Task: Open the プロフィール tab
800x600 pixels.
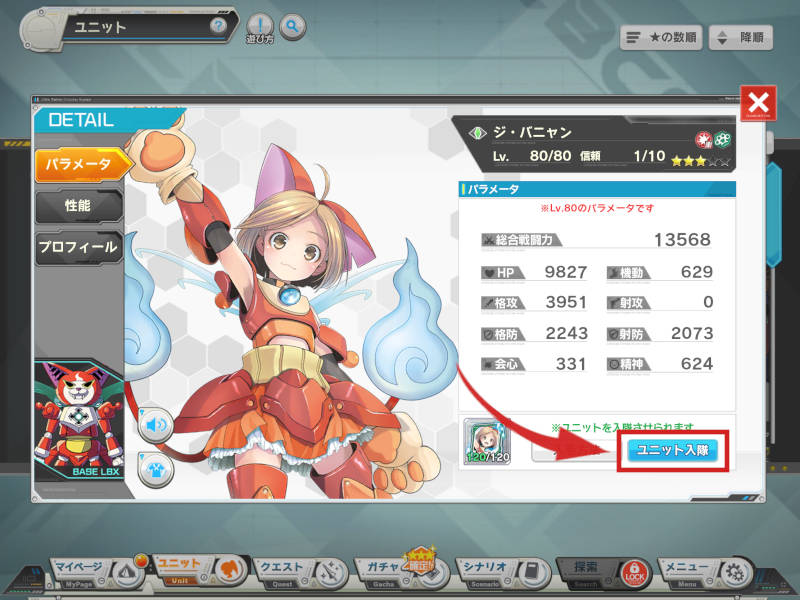Action: point(79,246)
